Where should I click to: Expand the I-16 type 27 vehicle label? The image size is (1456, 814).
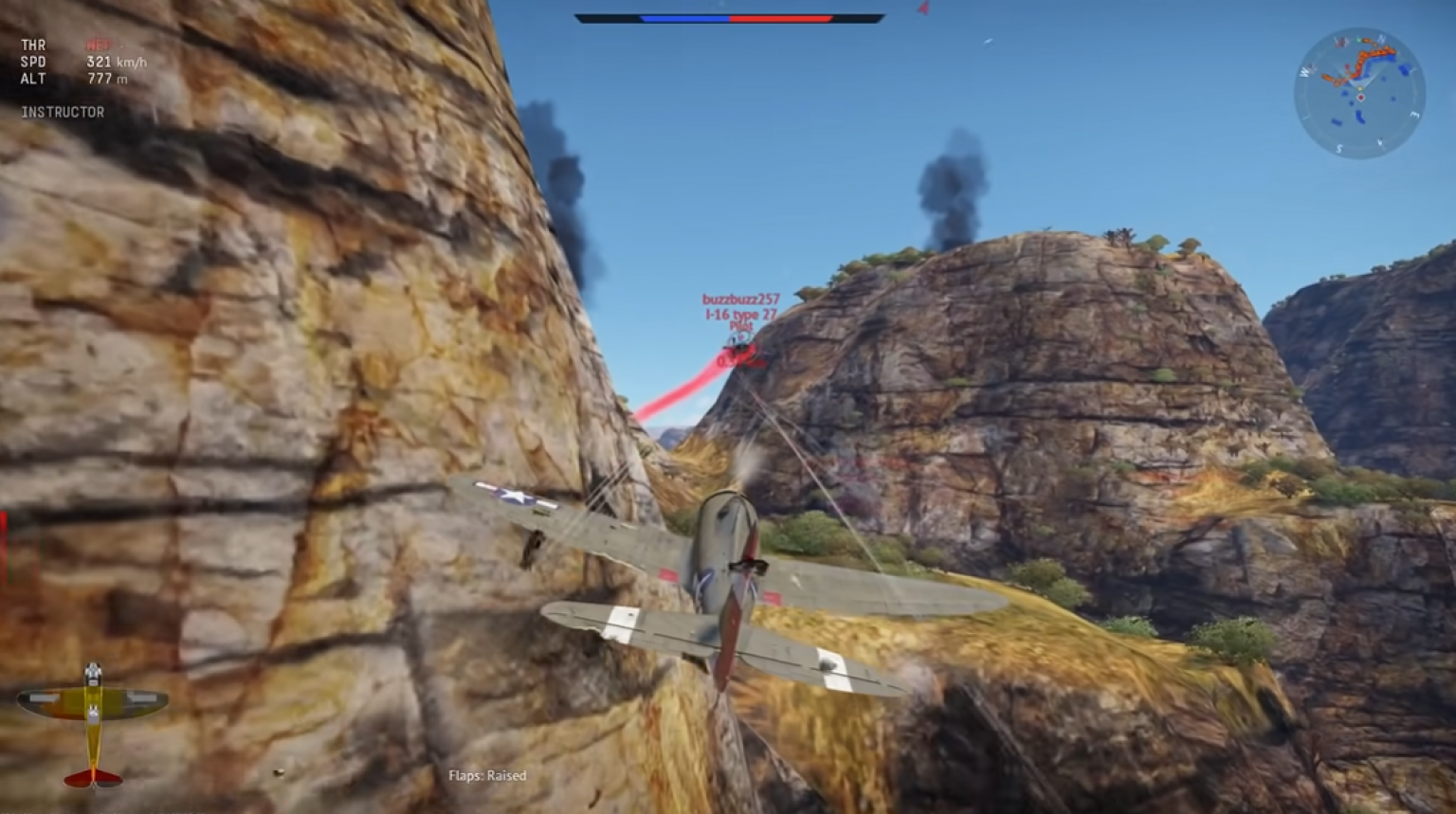(x=740, y=314)
